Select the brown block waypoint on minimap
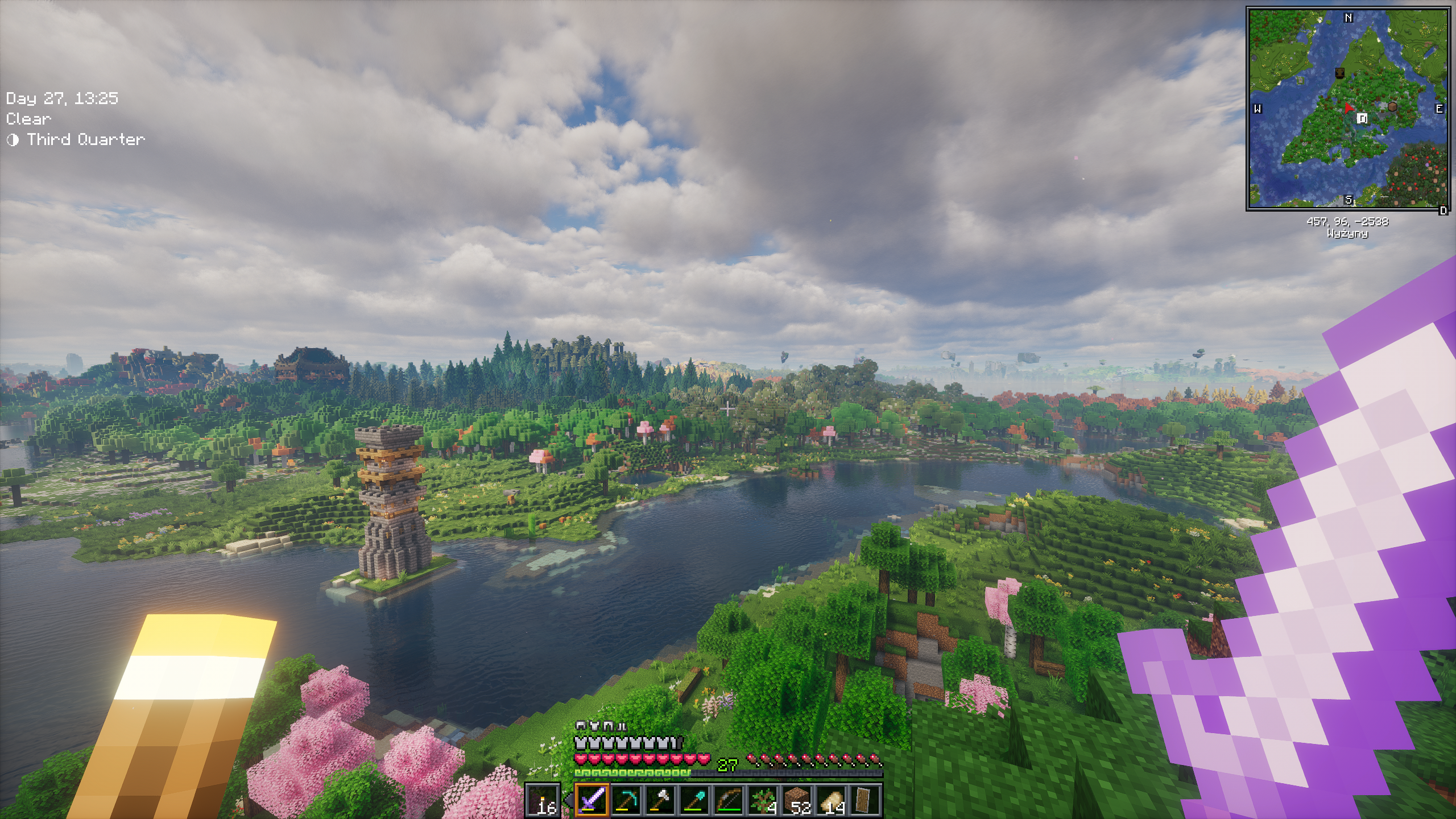The height and width of the screenshot is (819, 1456). point(1392,106)
